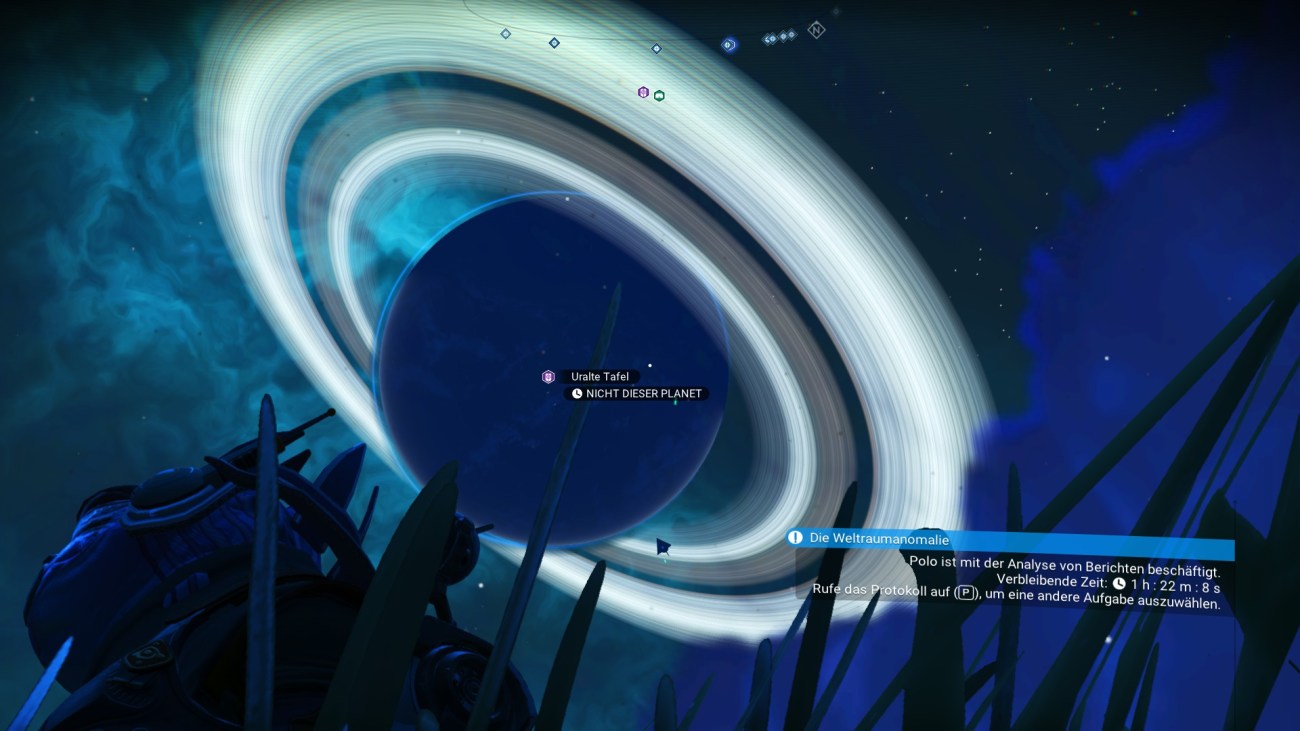The width and height of the screenshot is (1300, 731).
Task: Click the NICHT DIESER PLANET label
Action: (x=637, y=394)
